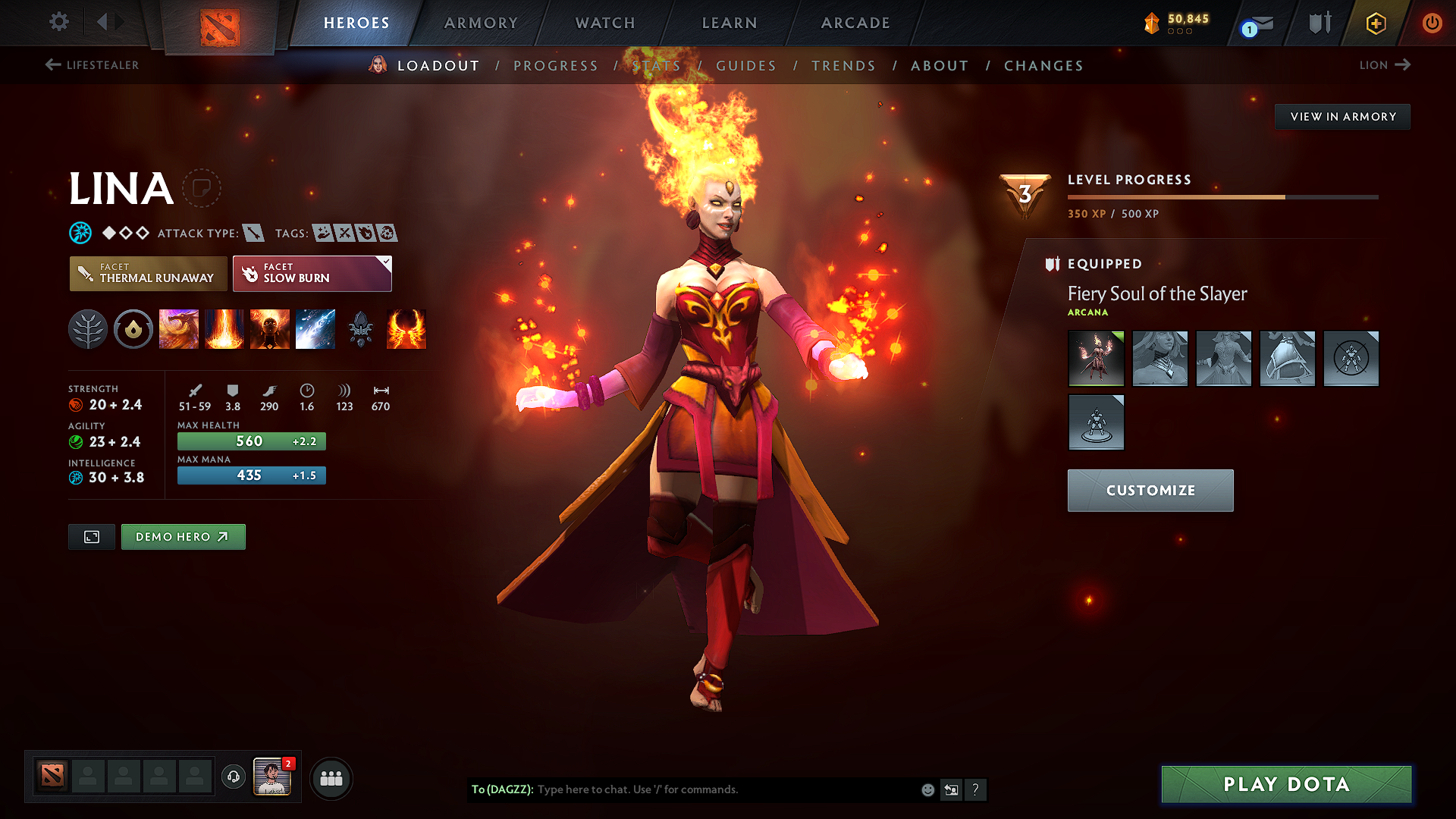Switch to the STATS tab
The height and width of the screenshot is (819, 1456).
657,65
